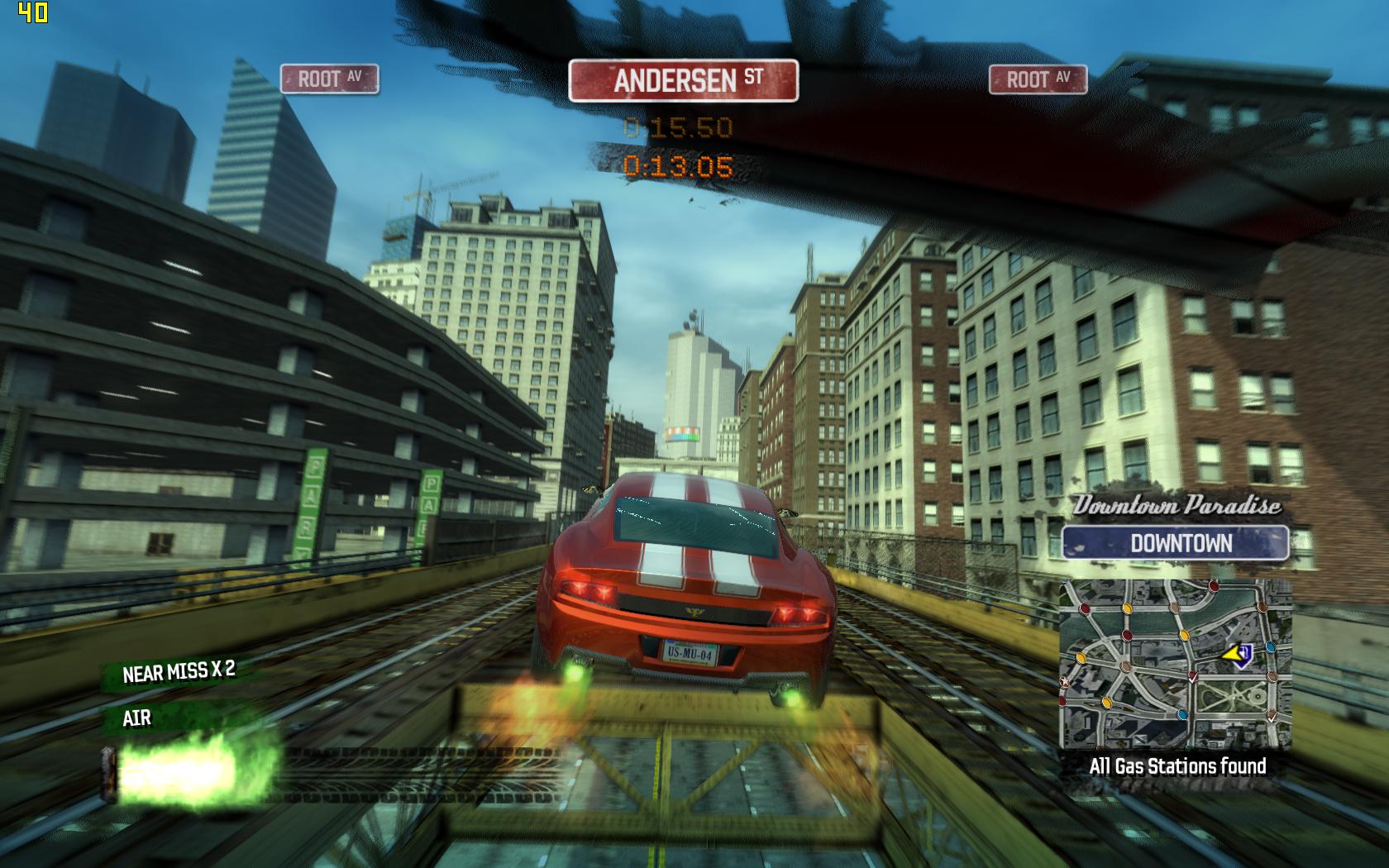
Task: Click the Andersen St street sign
Action: coord(683,81)
